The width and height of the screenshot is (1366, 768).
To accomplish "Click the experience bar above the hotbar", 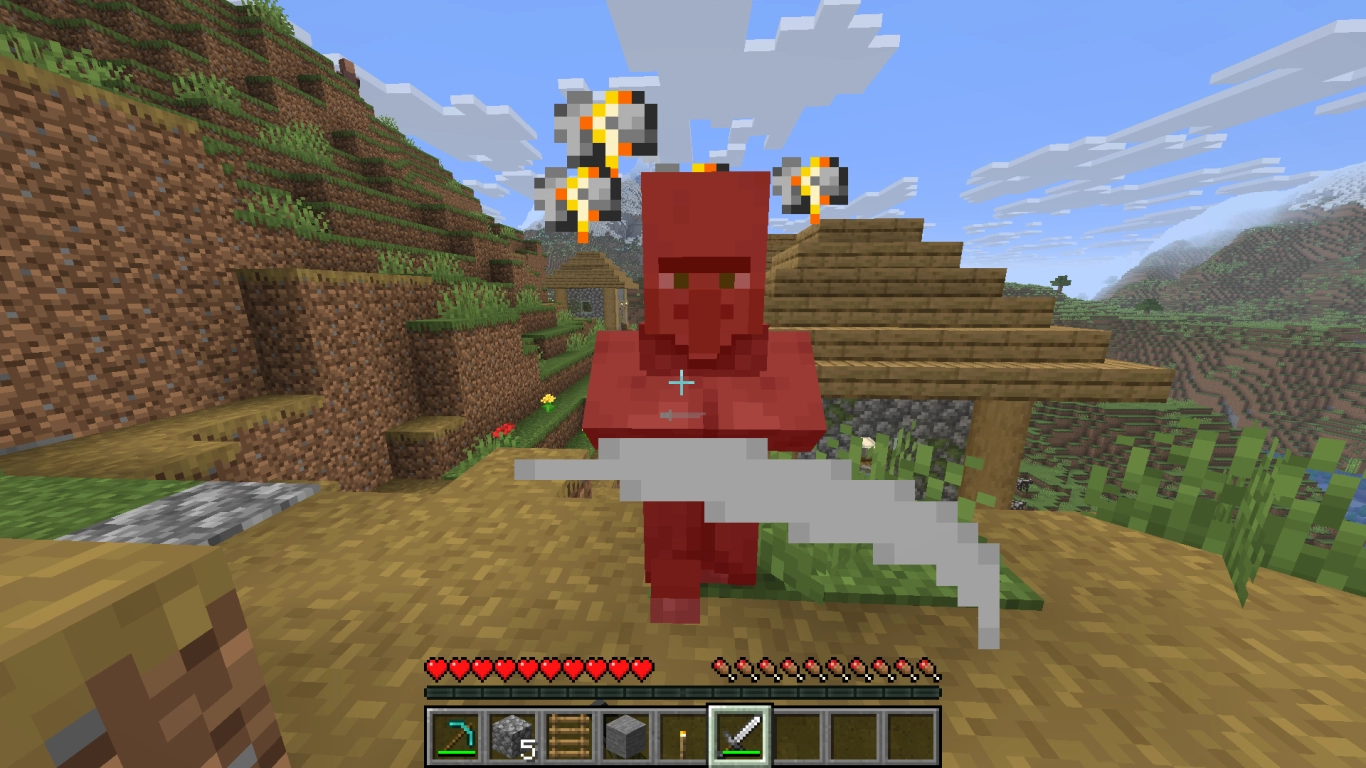I will (x=683, y=690).
